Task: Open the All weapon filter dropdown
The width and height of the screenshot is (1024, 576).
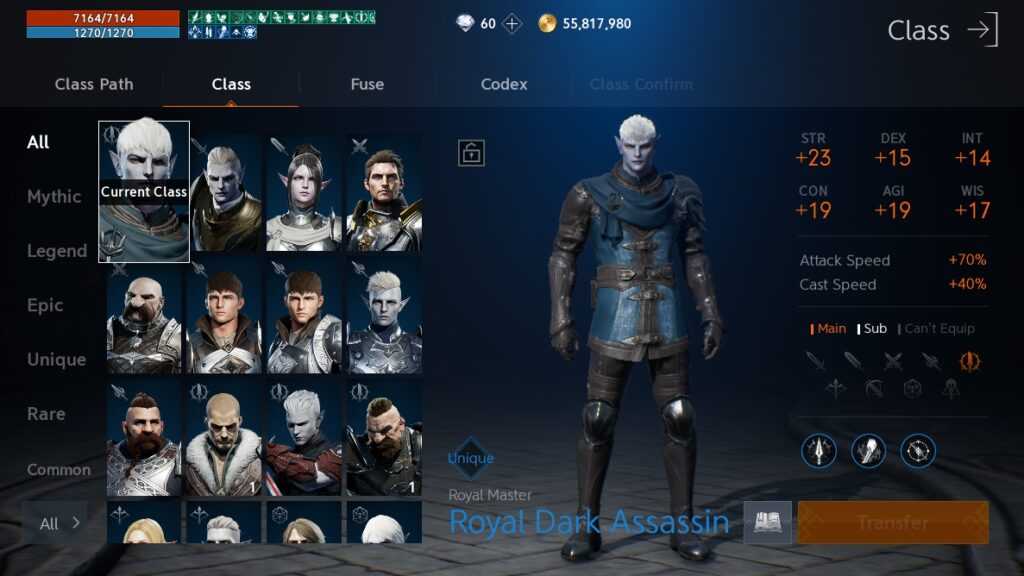Action: click(x=59, y=523)
